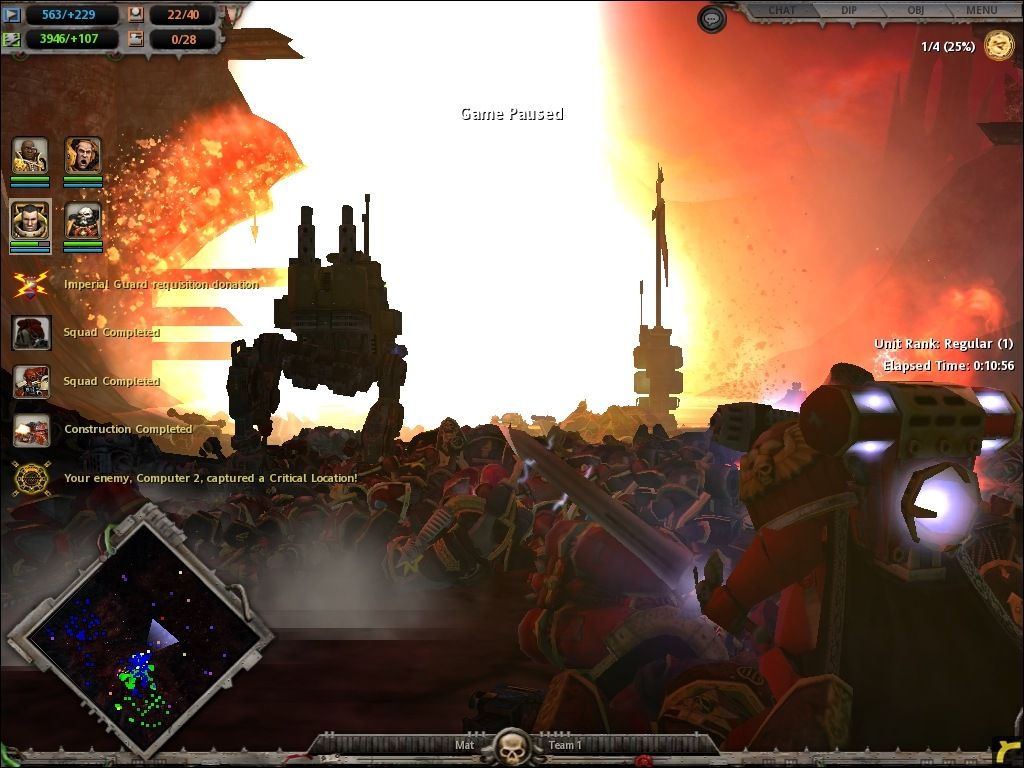Select the highlighted dark-haired marine hero portrait

tap(30, 221)
